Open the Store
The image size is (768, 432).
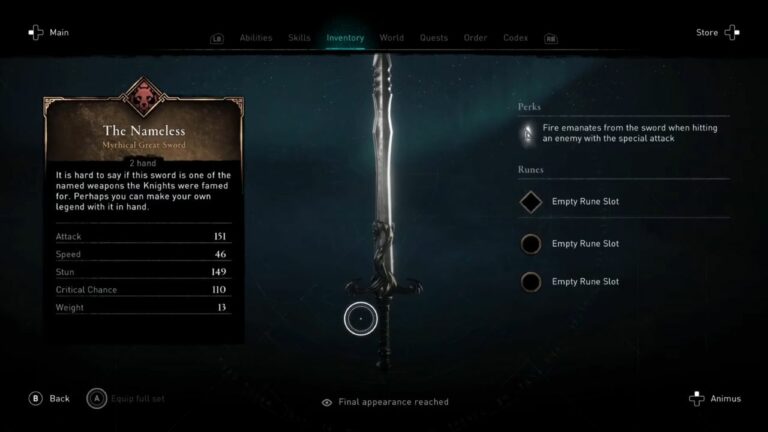718,33
